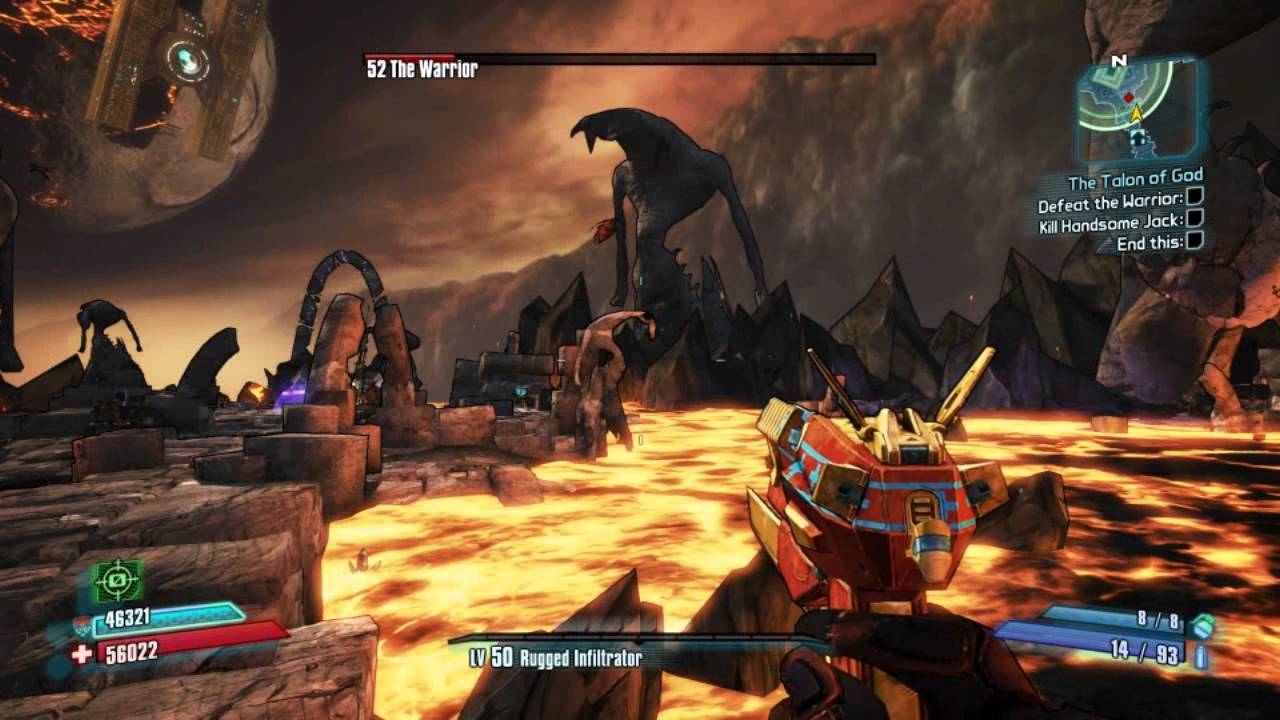Image resolution: width=1280 pixels, height=720 pixels.
Task: Open the minimap in the corner
Action: [x=1138, y=108]
